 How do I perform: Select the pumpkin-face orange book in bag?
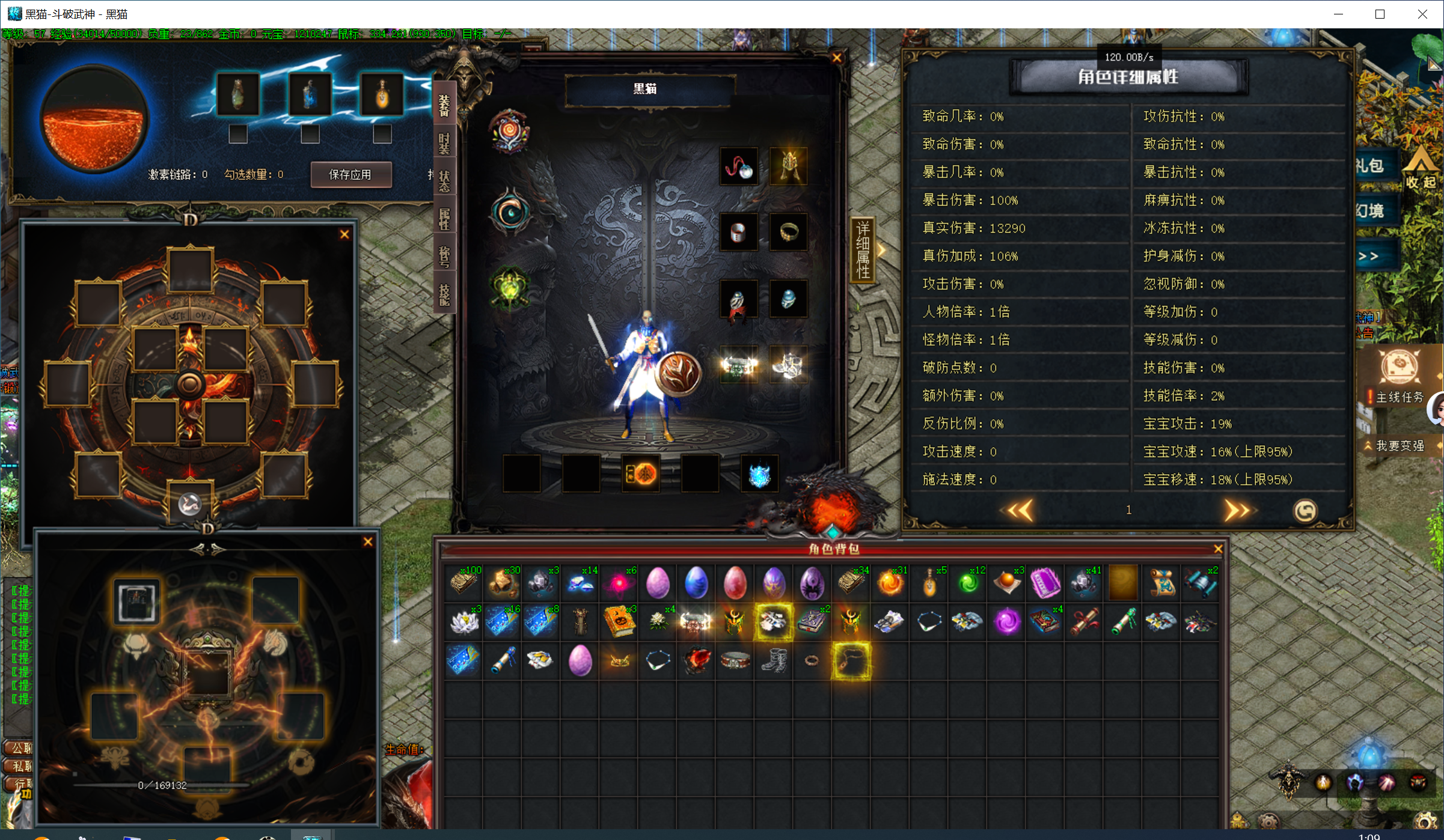click(619, 622)
